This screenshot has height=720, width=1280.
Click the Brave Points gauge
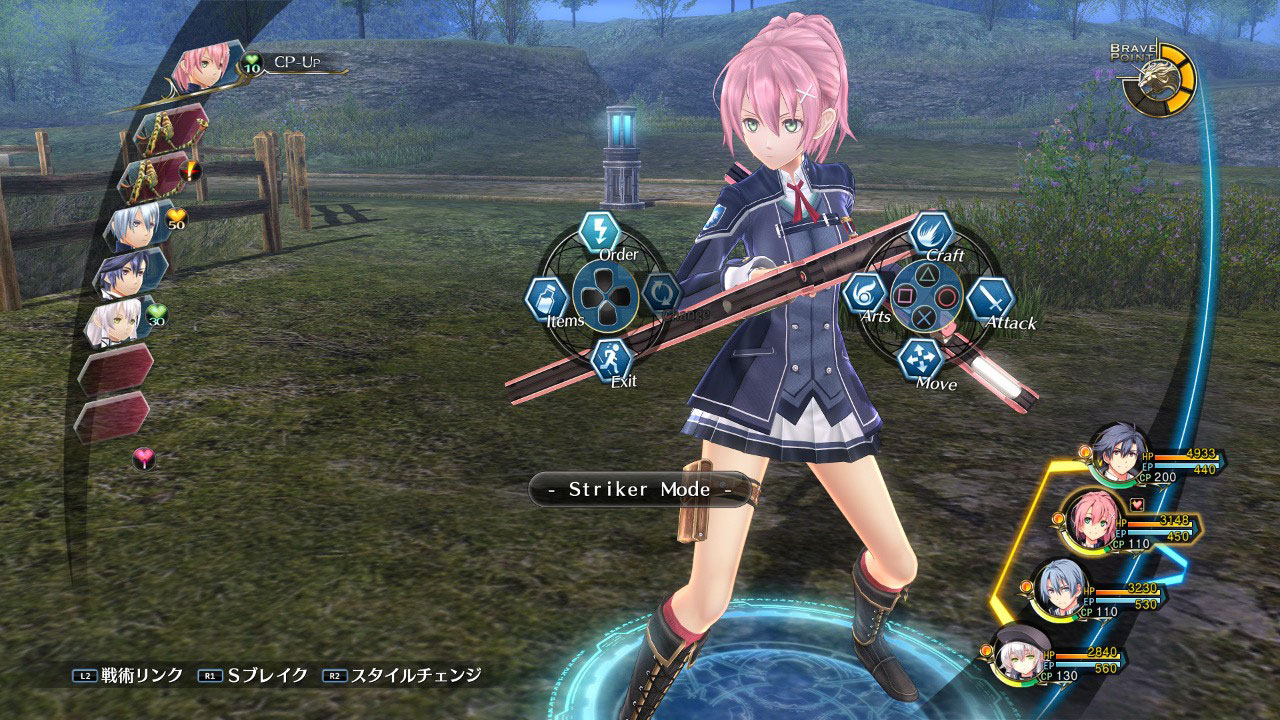pos(1157,81)
